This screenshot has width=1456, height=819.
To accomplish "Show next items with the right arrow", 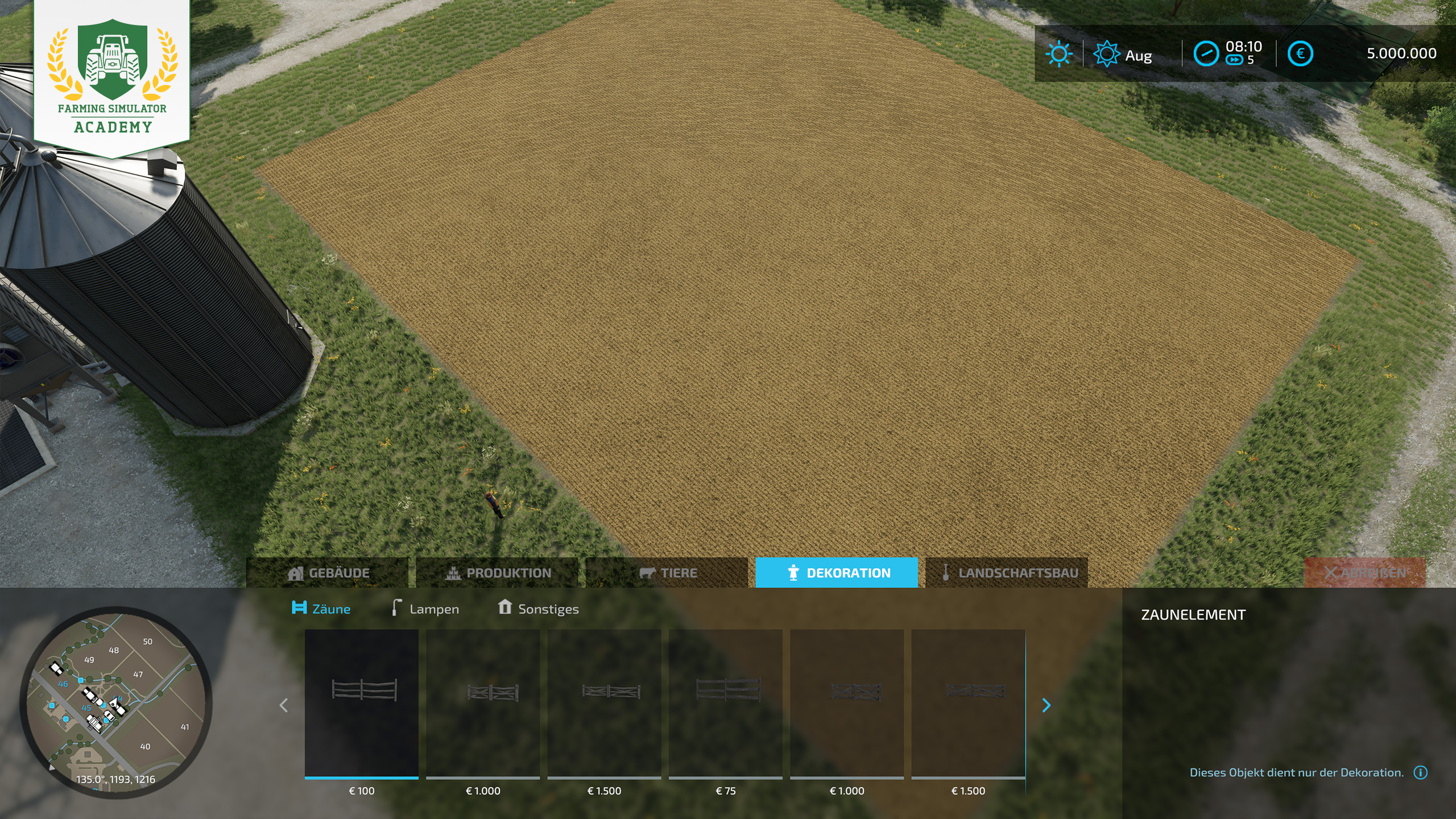I will click(x=1046, y=705).
